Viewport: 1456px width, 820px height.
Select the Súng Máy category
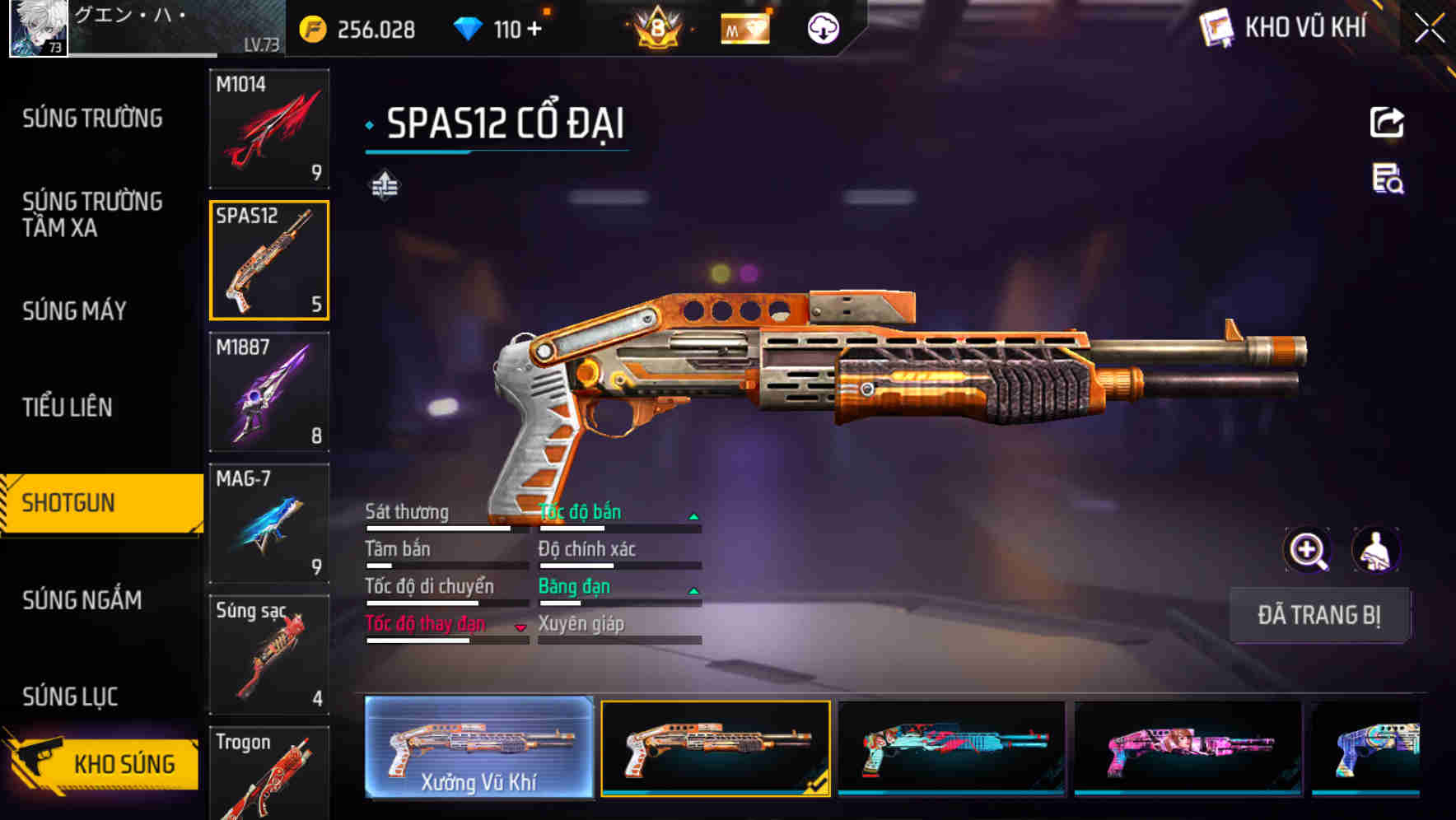pos(75,310)
